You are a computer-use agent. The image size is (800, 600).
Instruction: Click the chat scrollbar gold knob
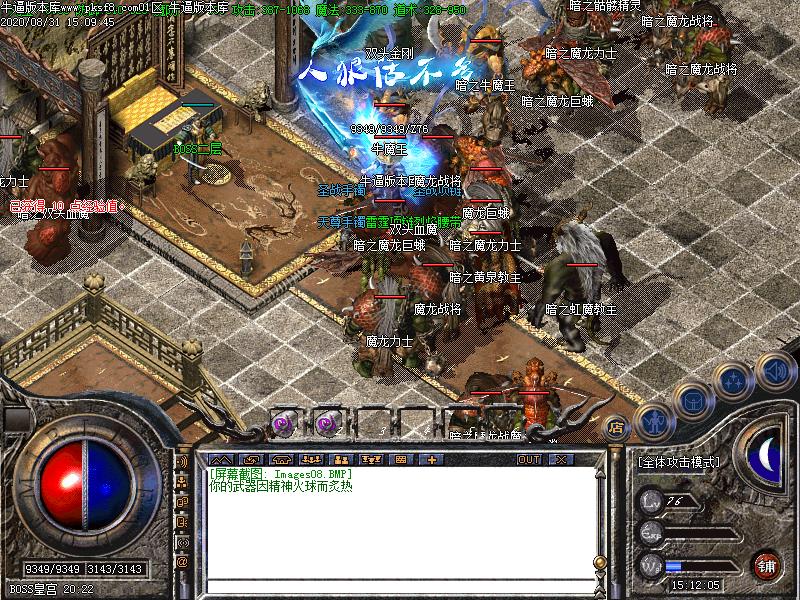[x=600, y=562]
